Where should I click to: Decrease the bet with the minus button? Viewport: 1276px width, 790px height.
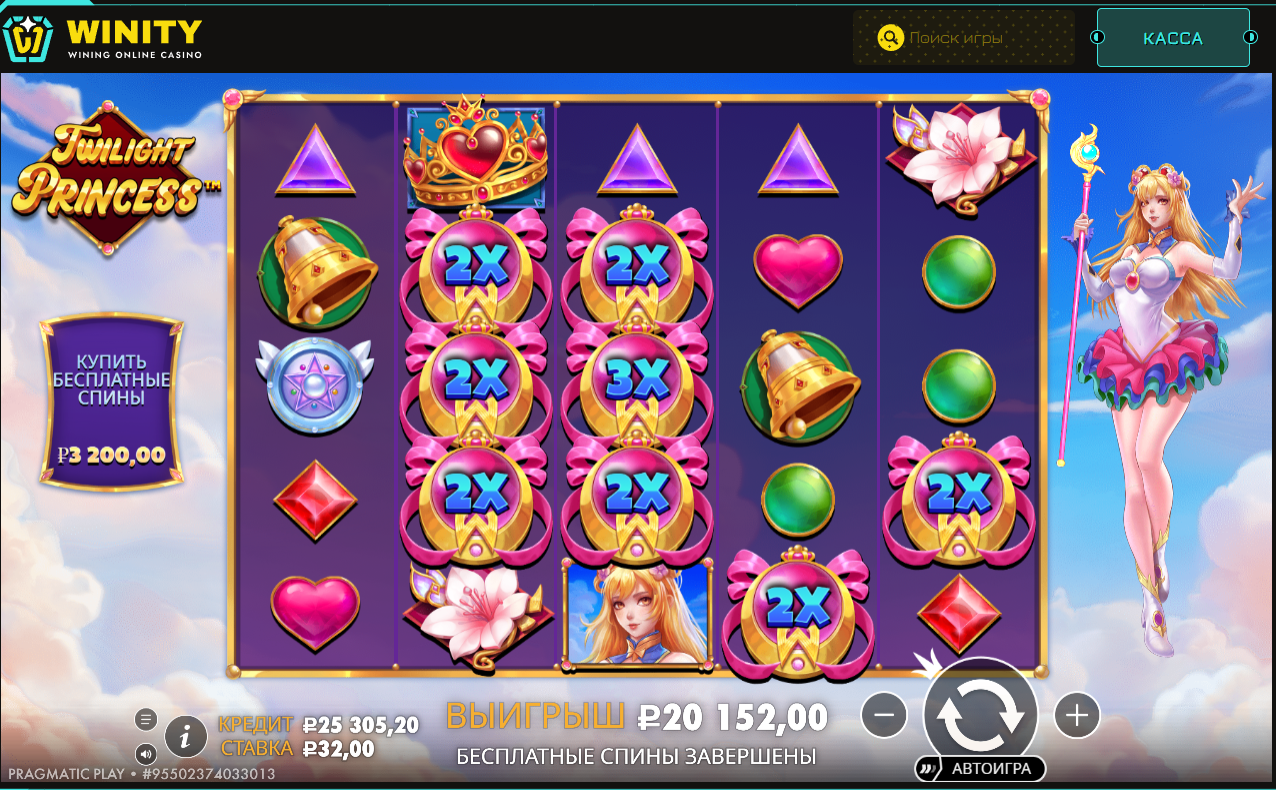[884, 716]
